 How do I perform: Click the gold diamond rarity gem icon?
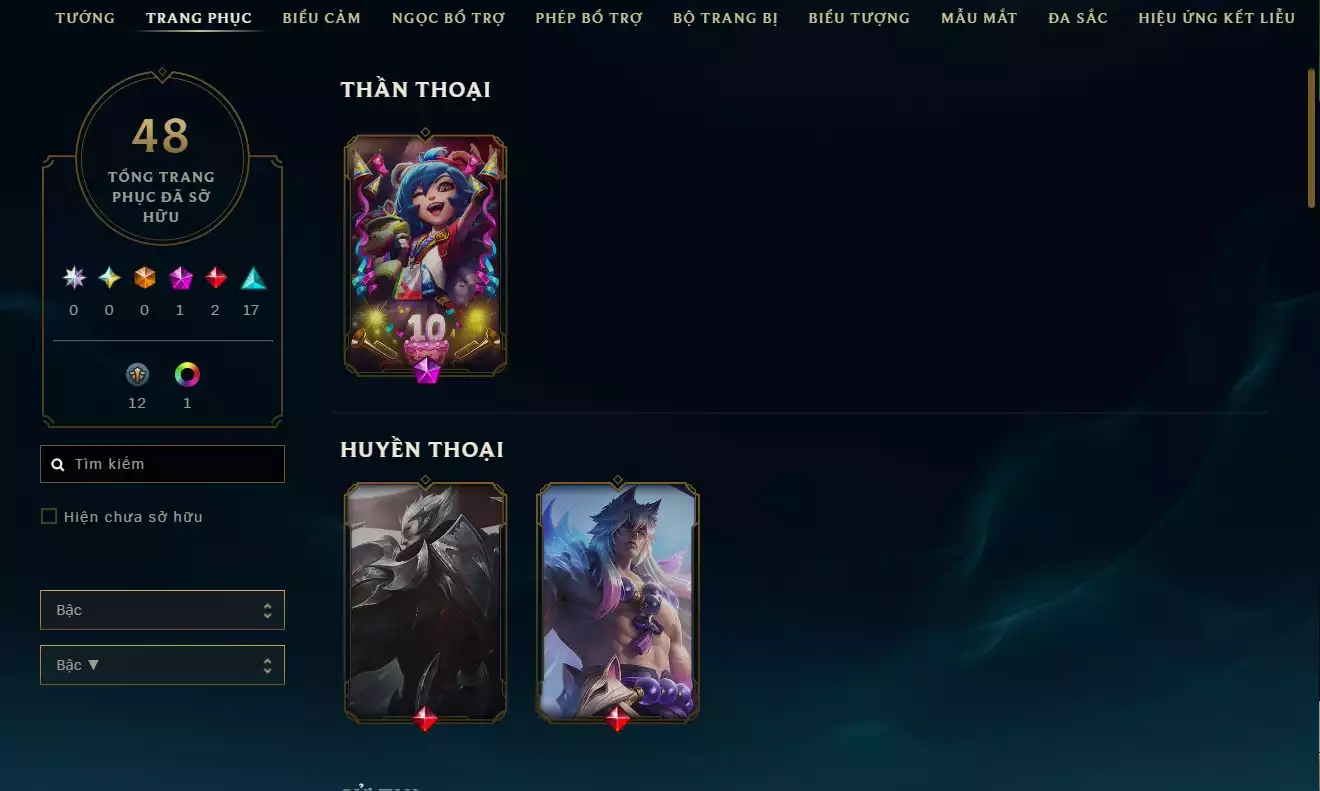point(108,278)
